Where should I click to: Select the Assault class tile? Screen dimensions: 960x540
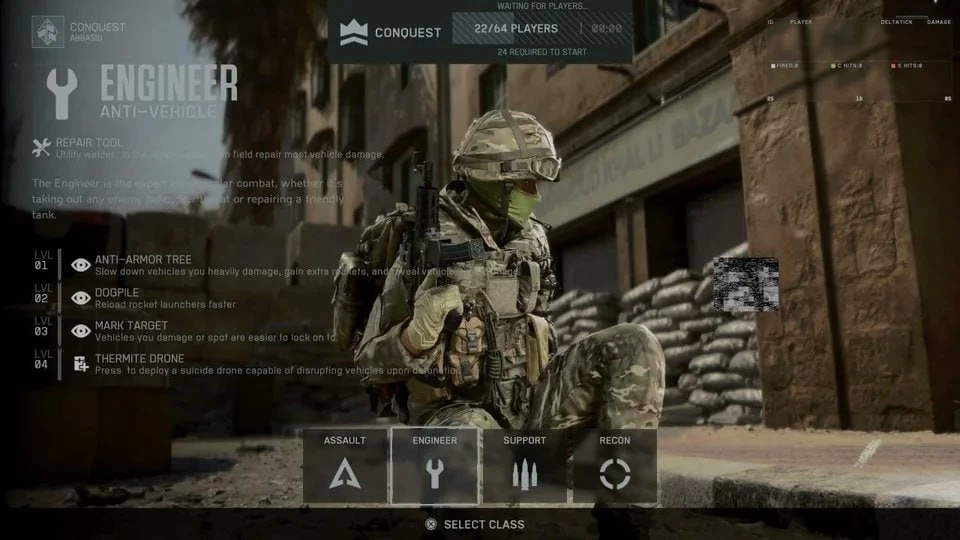(x=345, y=466)
